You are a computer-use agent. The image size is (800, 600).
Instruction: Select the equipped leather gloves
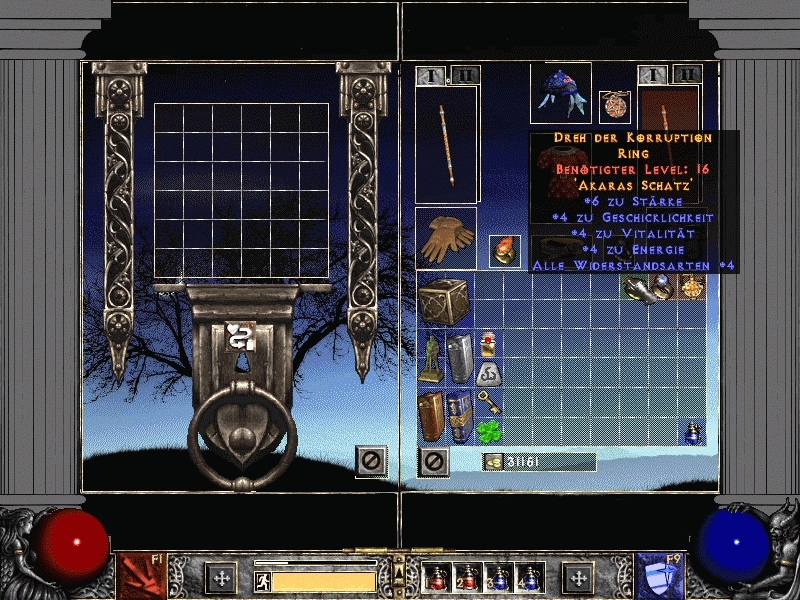pyautogui.click(x=446, y=238)
